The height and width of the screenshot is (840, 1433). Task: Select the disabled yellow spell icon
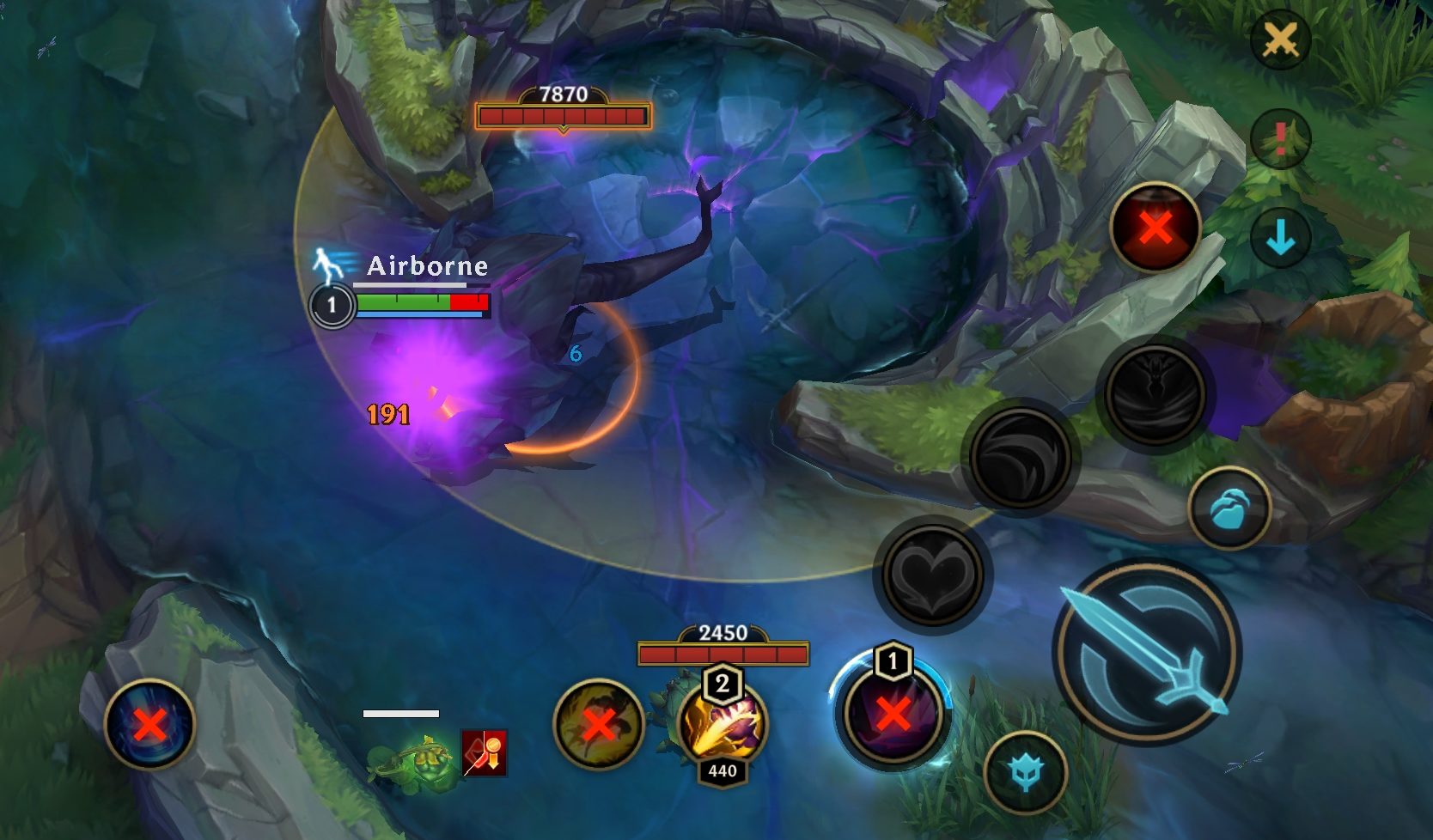pos(599,724)
